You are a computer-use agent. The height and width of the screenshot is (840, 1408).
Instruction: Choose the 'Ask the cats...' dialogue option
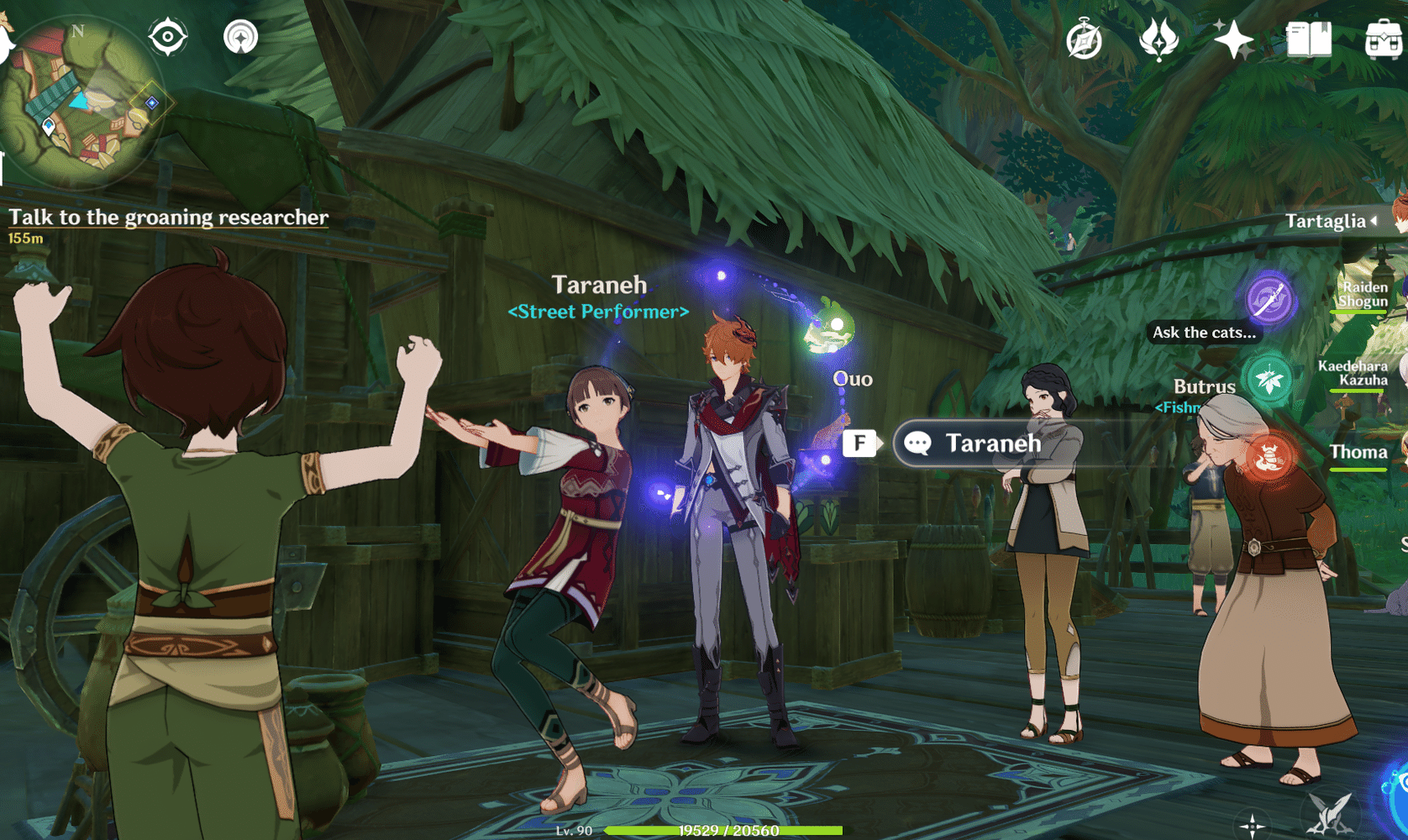(x=1204, y=333)
